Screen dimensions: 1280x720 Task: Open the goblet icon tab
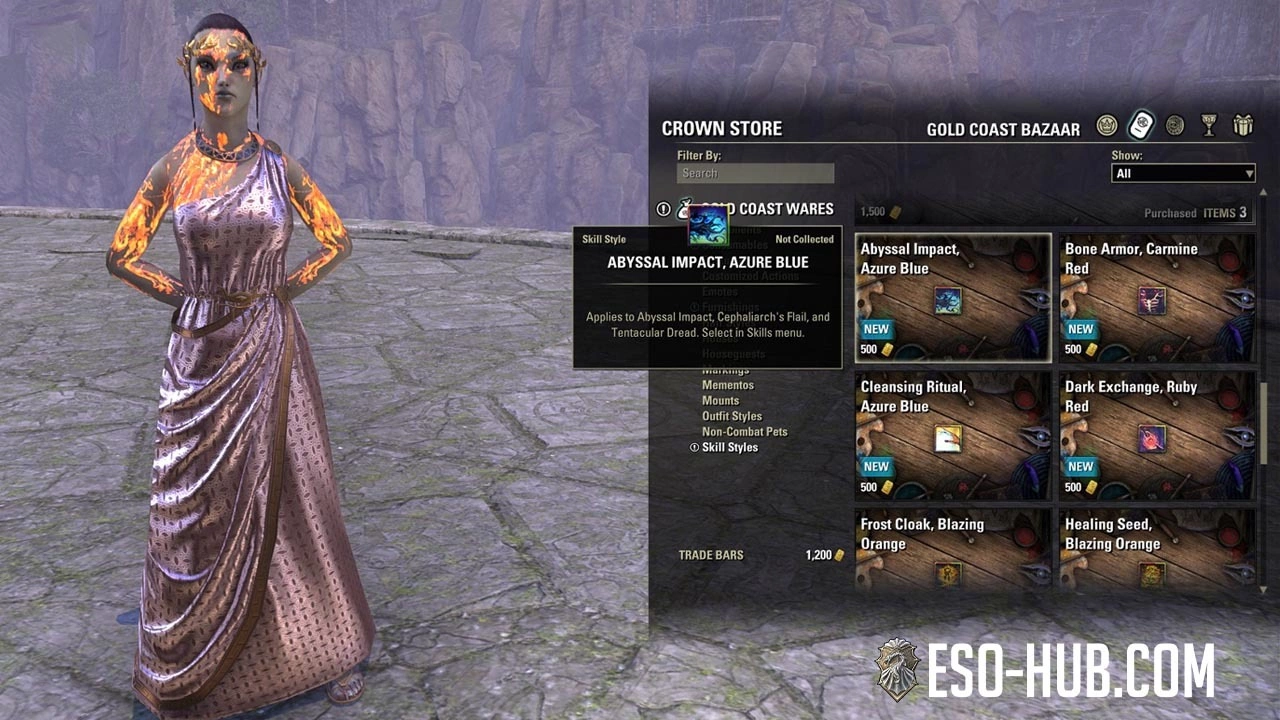coord(1209,126)
